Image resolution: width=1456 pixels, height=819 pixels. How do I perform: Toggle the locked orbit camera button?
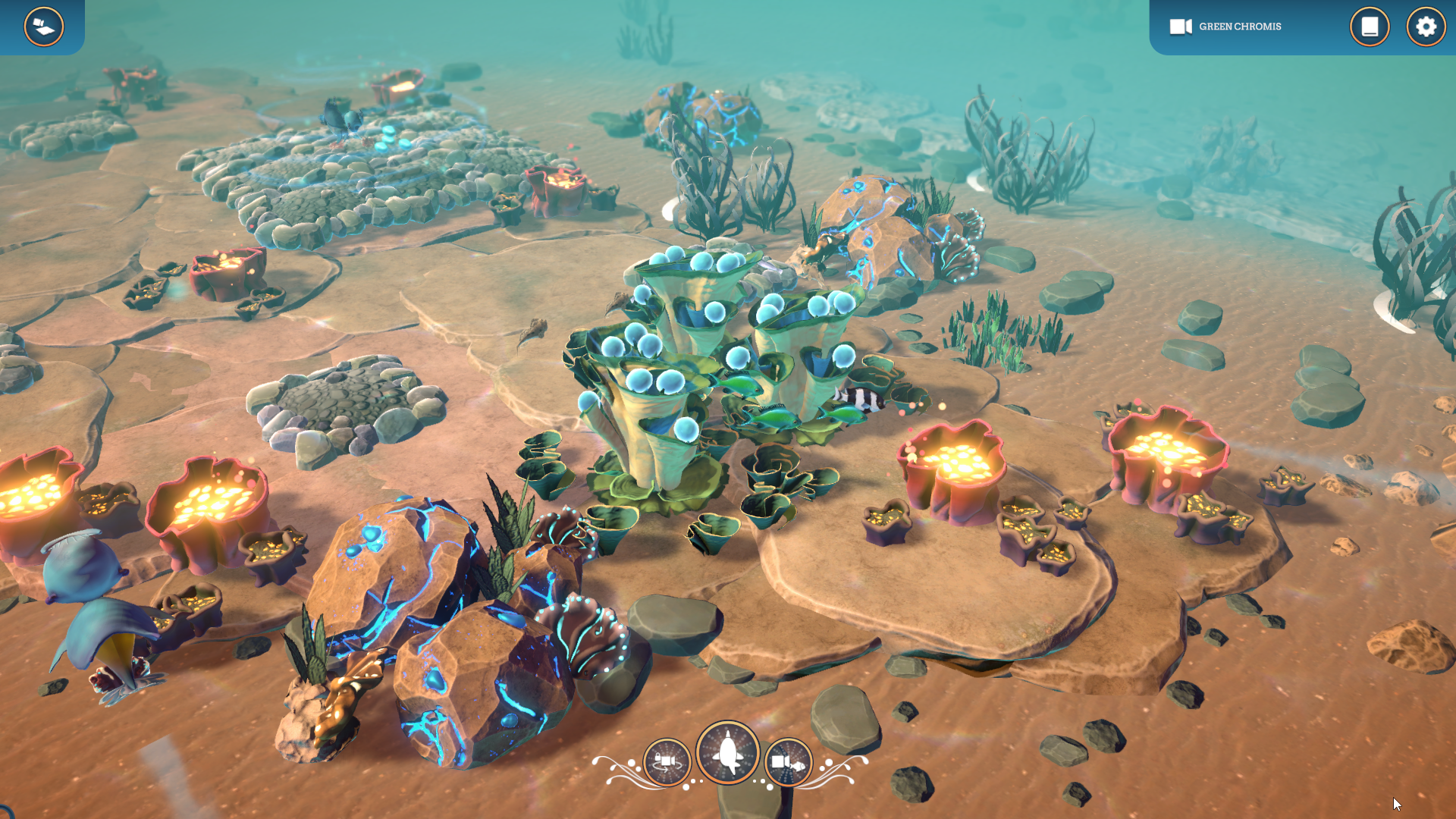[667, 761]
